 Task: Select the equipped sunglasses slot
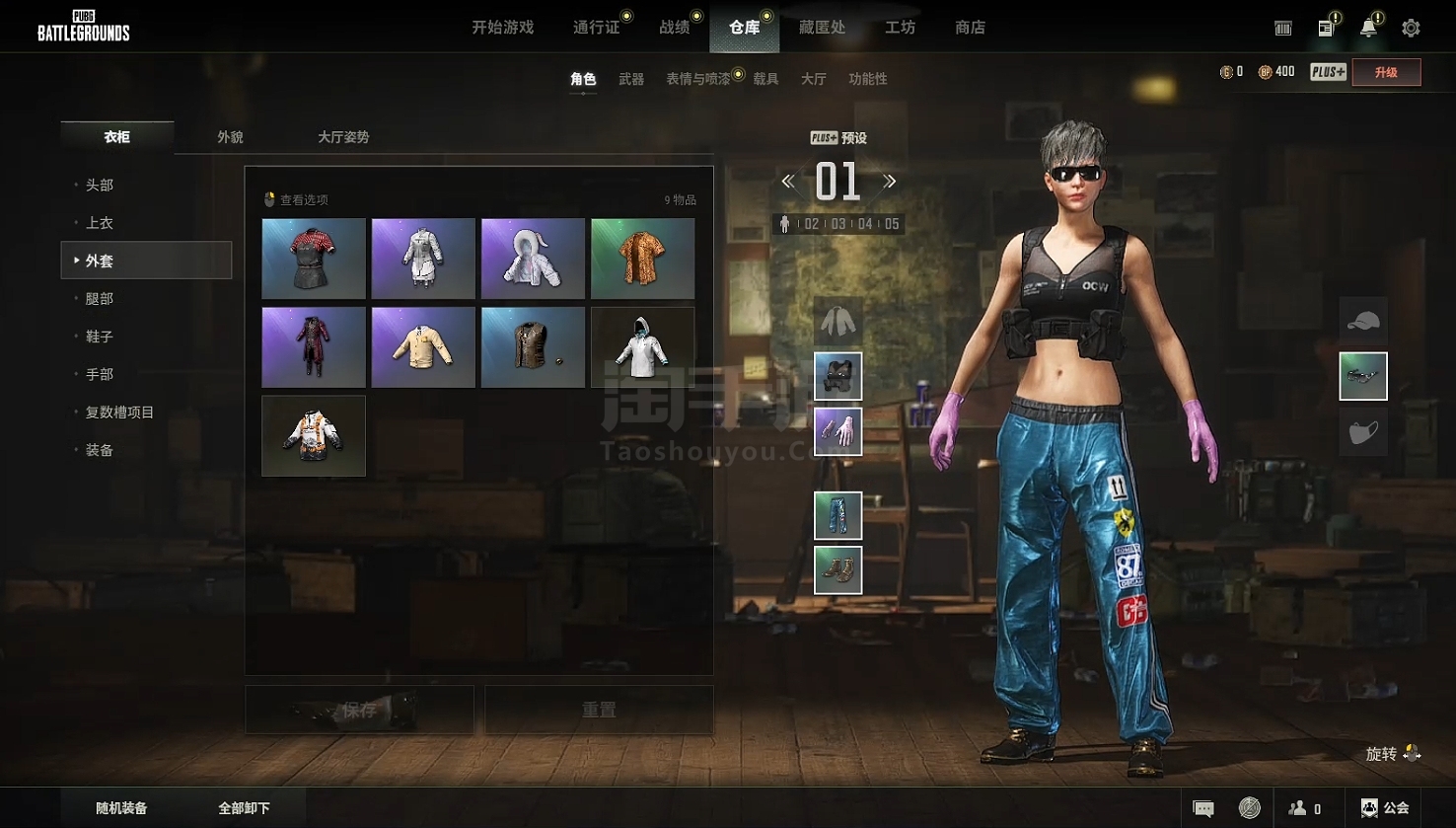(x=1362, y=376)
